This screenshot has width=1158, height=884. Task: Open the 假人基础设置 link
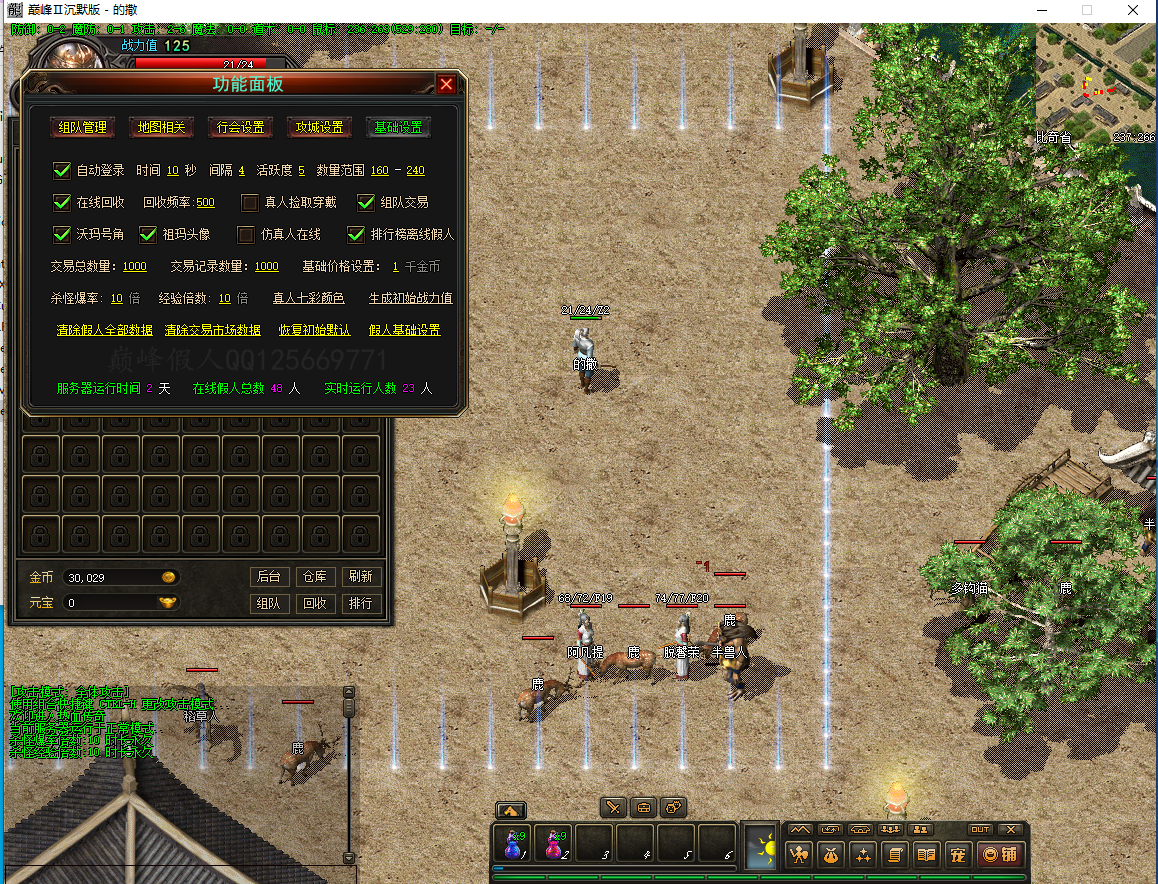(x=404, y=330)
